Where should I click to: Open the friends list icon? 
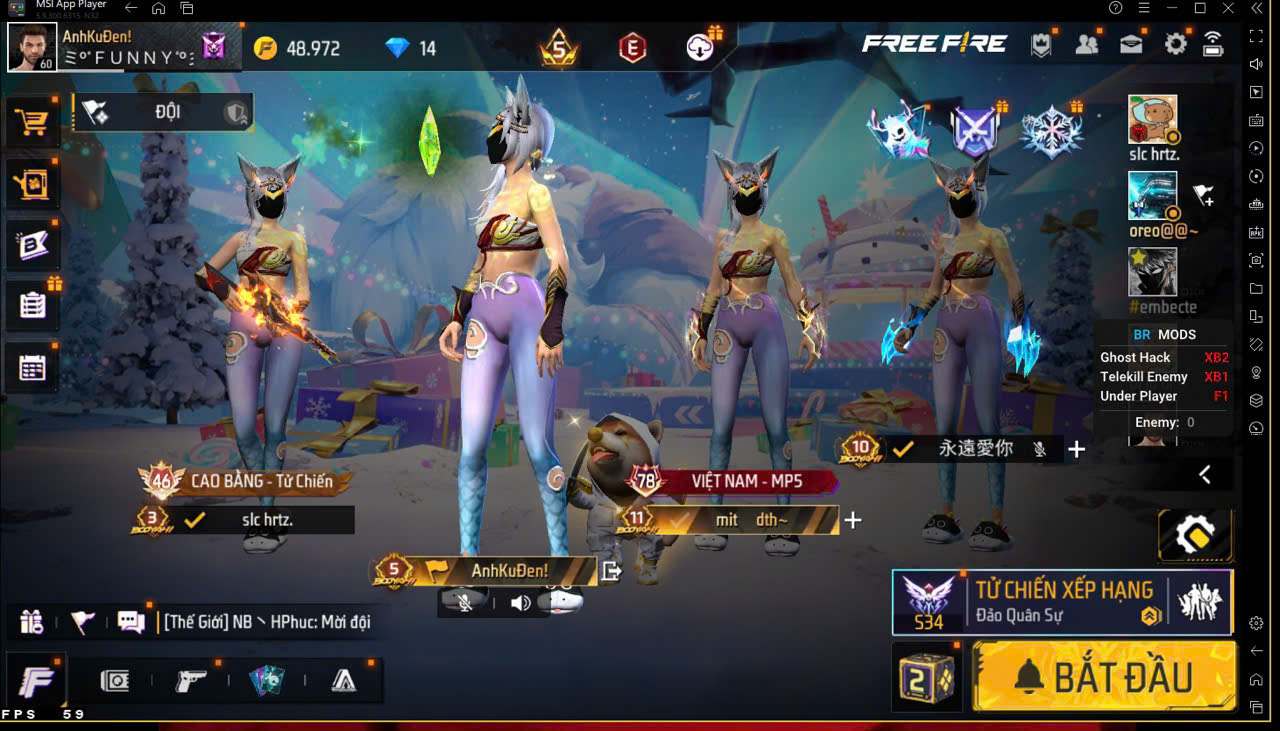(x=1086, y=45)
